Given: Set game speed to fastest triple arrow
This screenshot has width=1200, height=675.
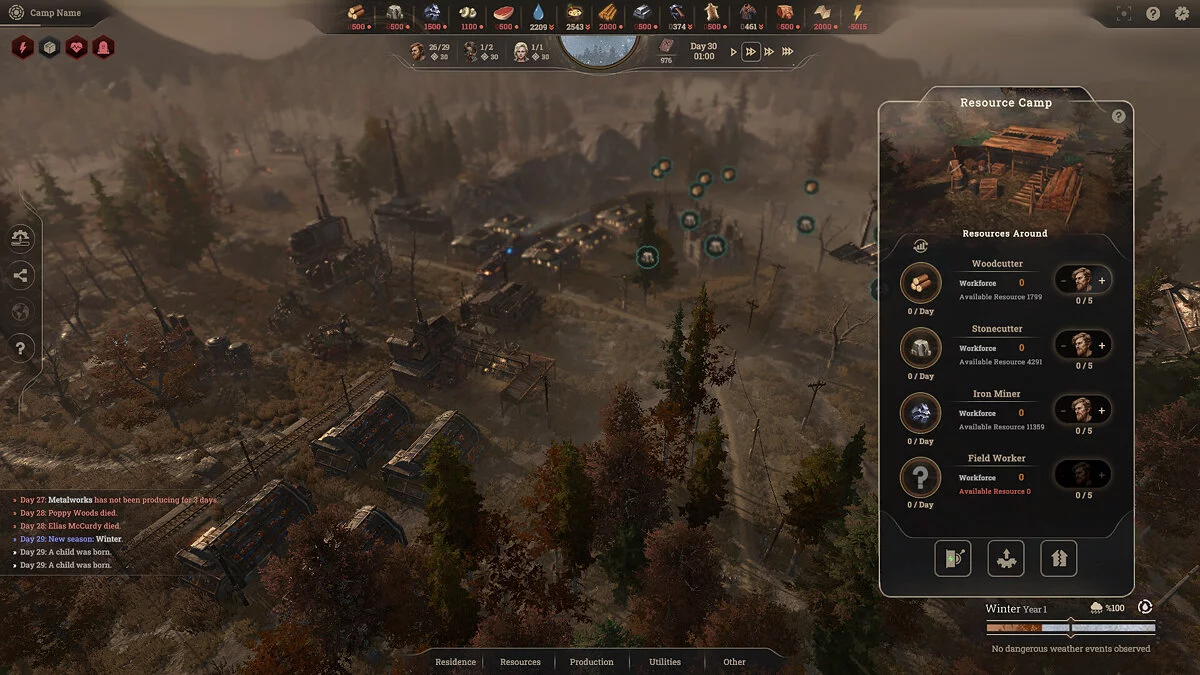Looking at the screenshot, I should tap(788, 52).
